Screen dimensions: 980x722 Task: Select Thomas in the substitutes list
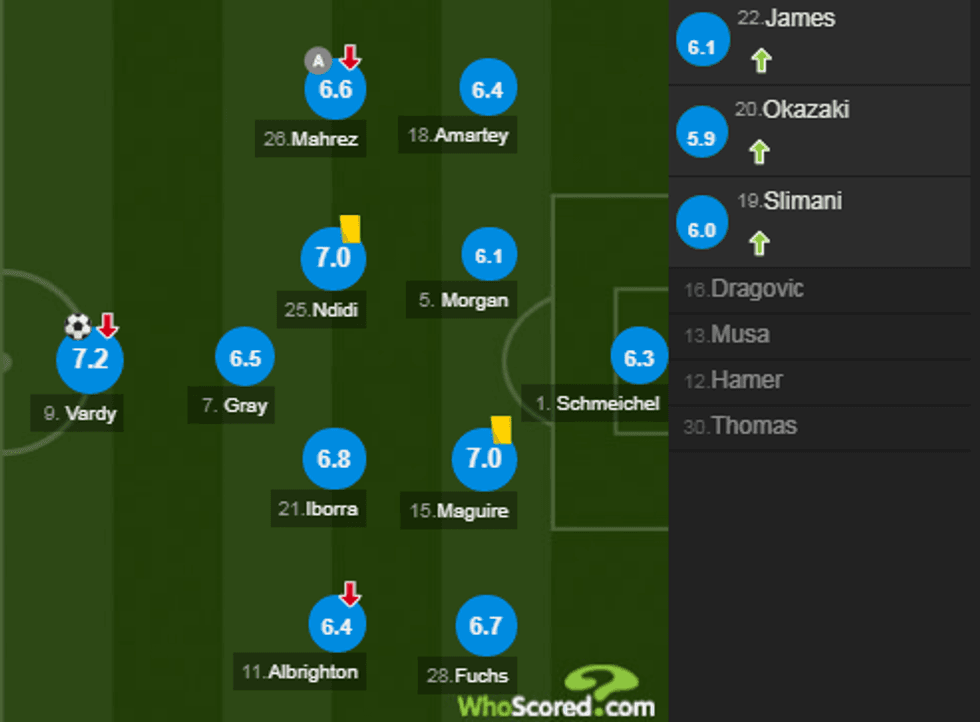pos(753,426)
